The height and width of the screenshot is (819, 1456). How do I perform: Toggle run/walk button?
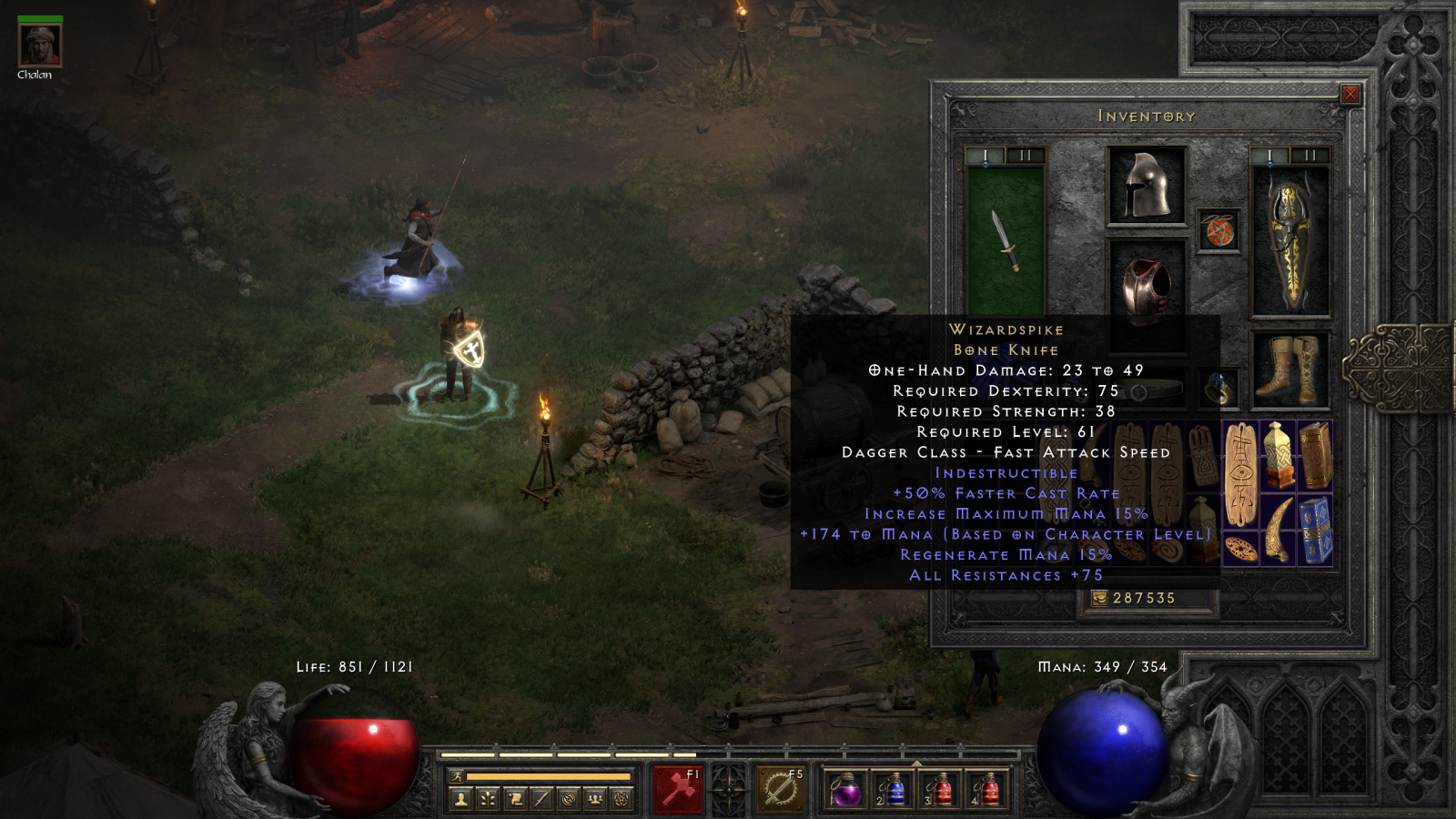point(457,776)
